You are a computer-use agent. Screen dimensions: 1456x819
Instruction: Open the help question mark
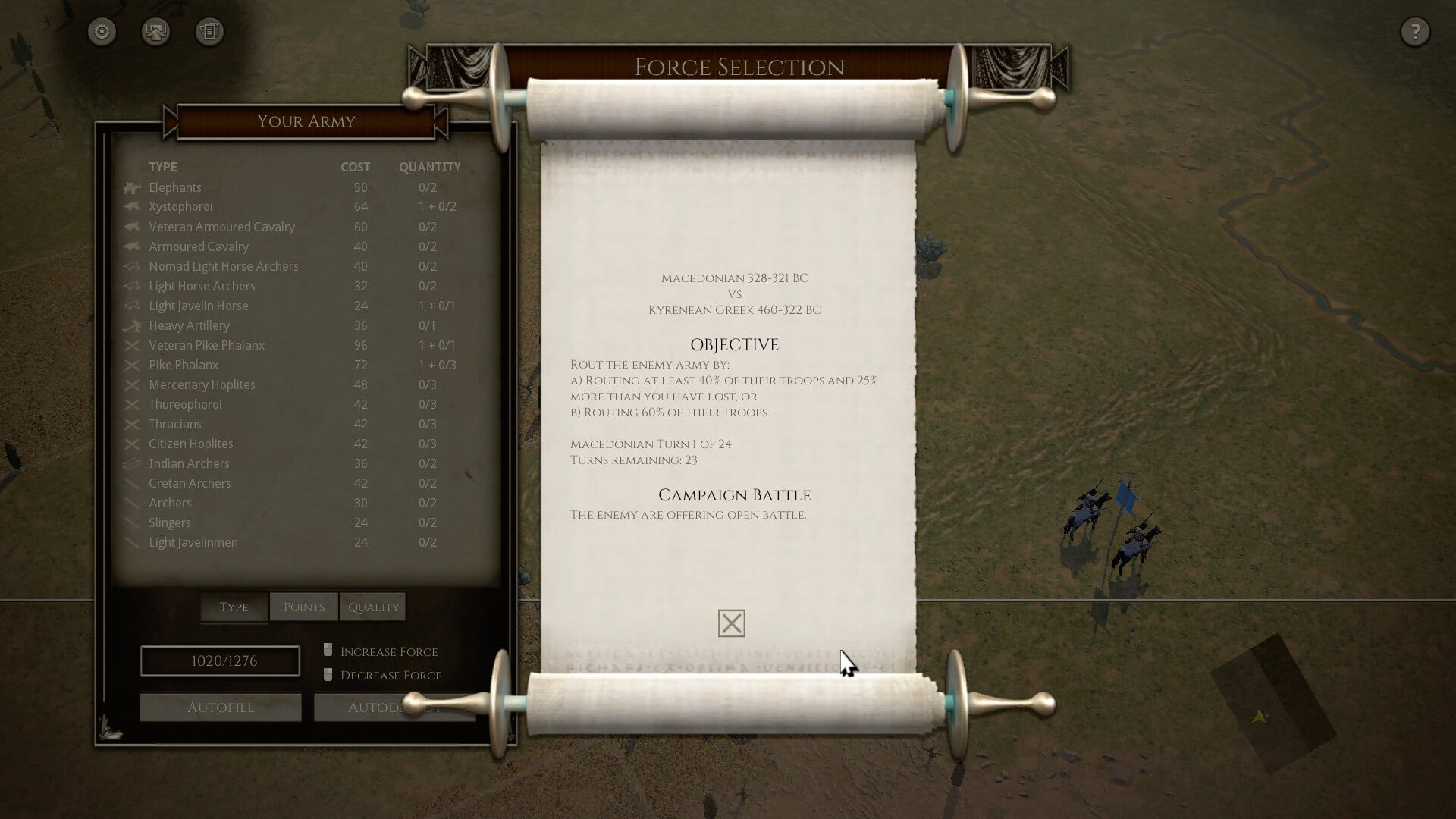click(x=1414, y=32)
